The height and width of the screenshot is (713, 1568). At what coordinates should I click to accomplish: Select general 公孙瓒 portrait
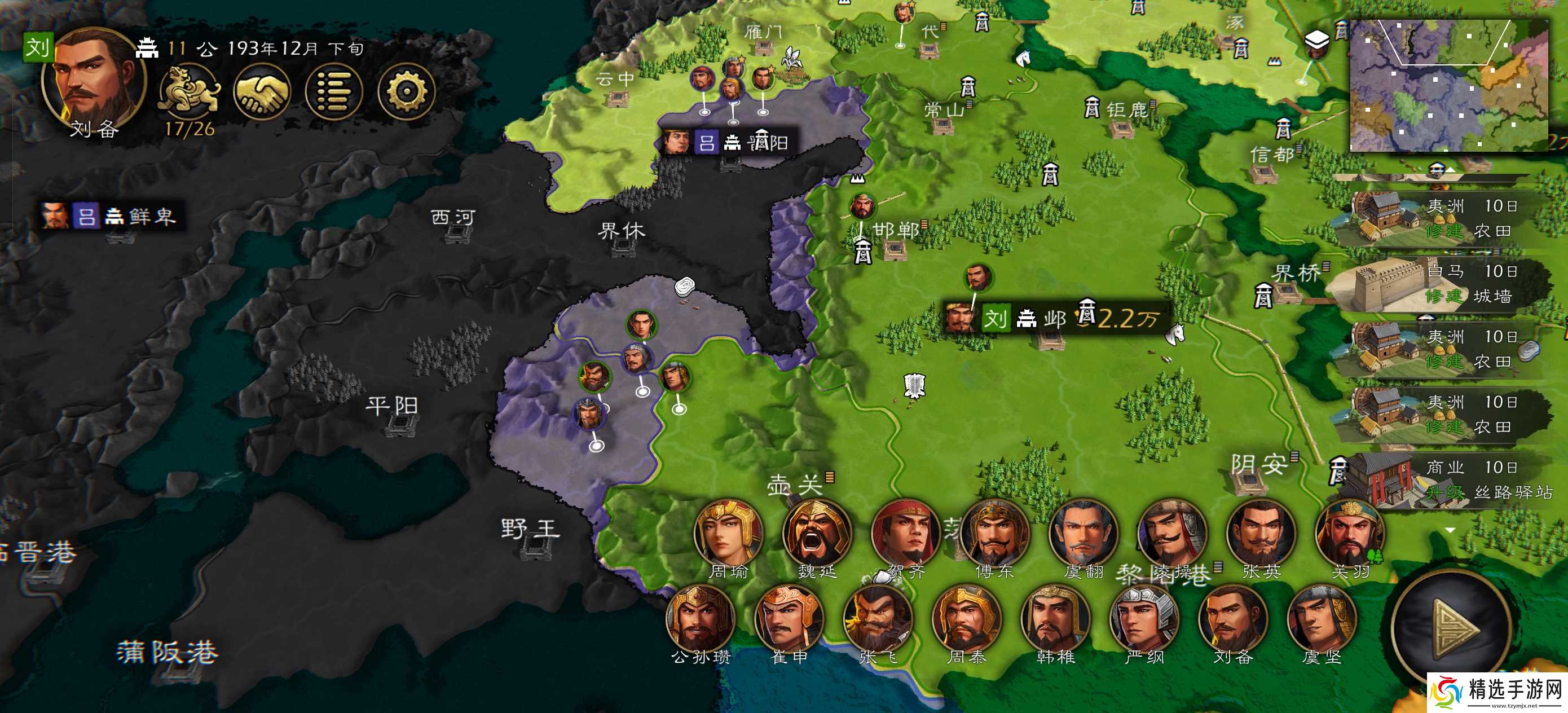point(700,619)
